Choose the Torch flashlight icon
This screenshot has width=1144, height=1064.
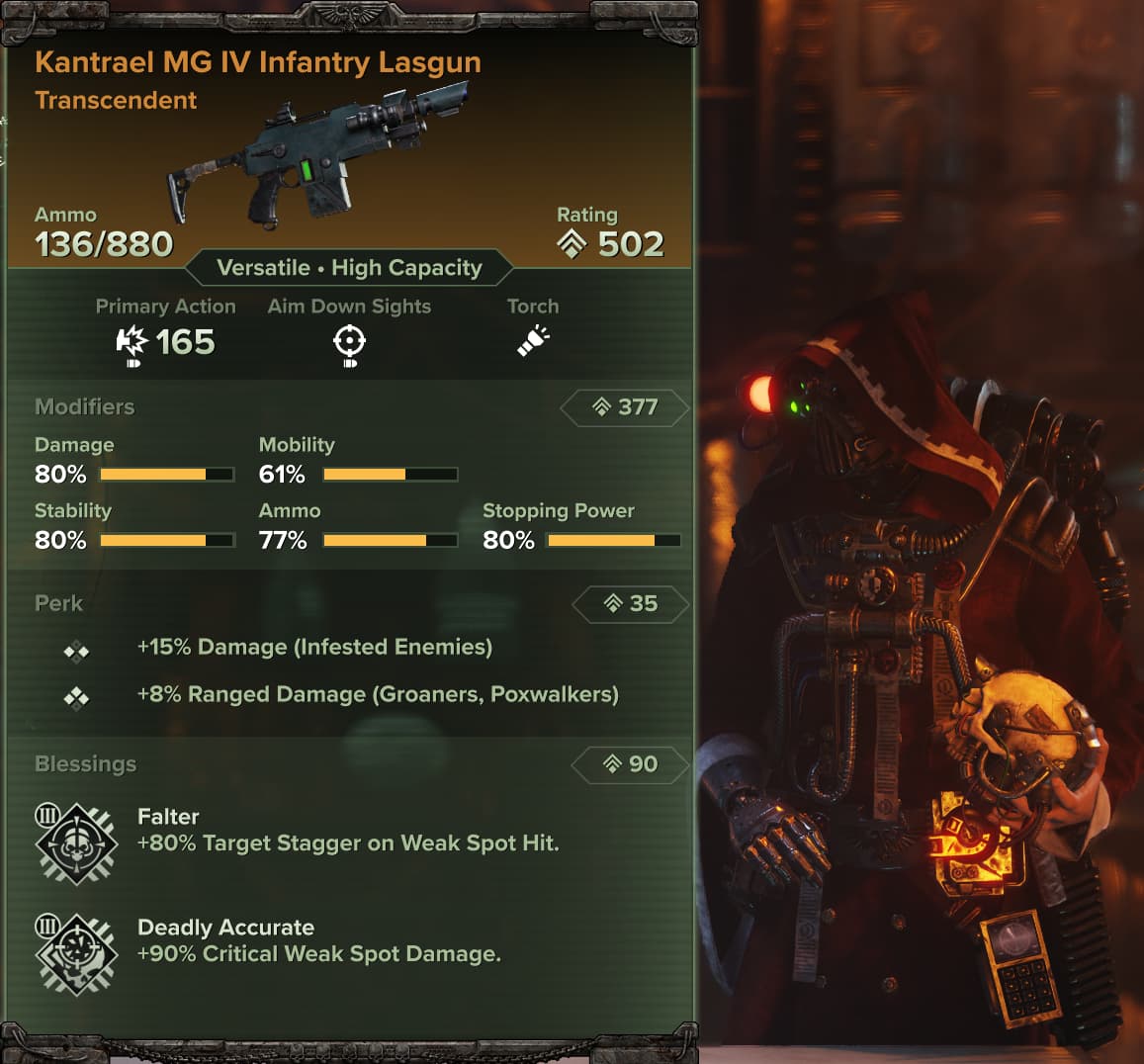pos(533,341)
